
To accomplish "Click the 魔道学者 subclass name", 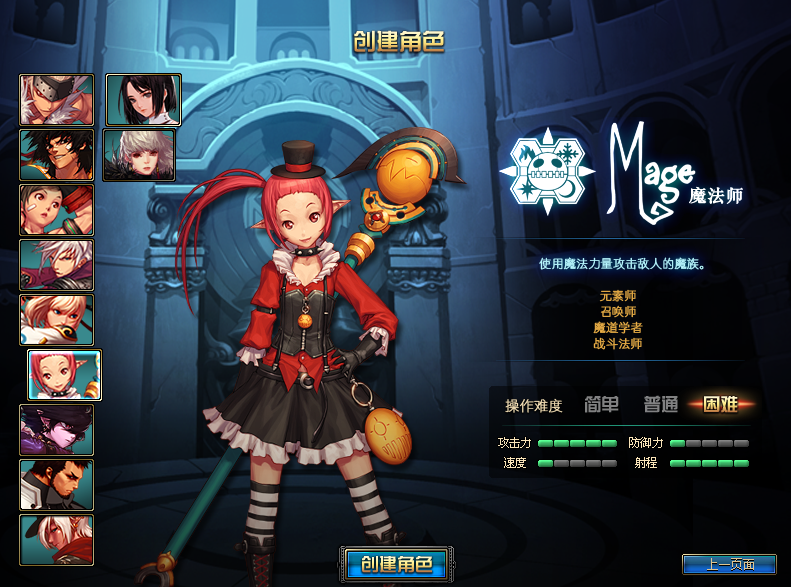I will click(x=618, y=328).
